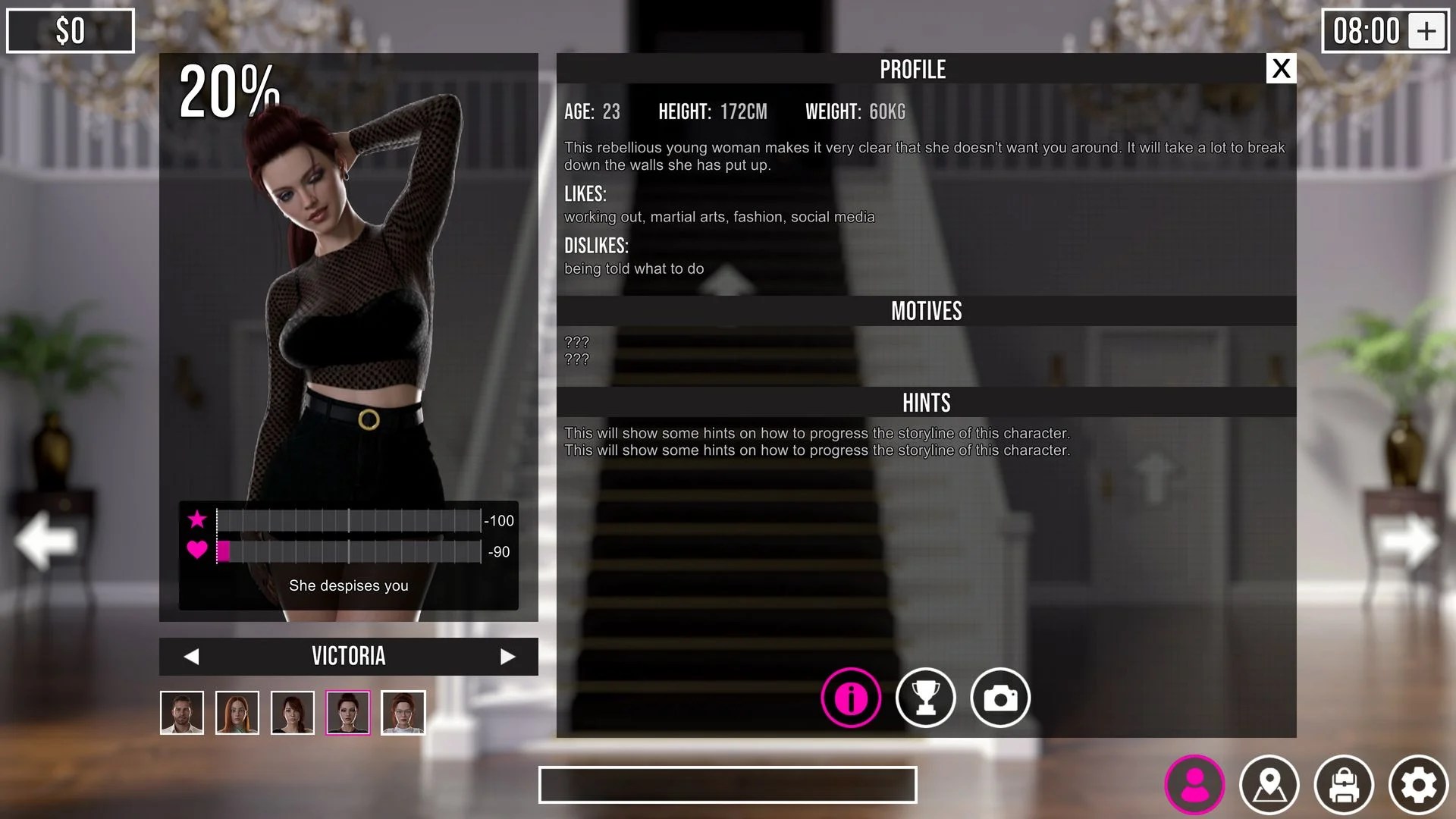Screen dimensions: 1456x819
Task: Select the bearded man portrait thumbnail
Action: point(182,713)
